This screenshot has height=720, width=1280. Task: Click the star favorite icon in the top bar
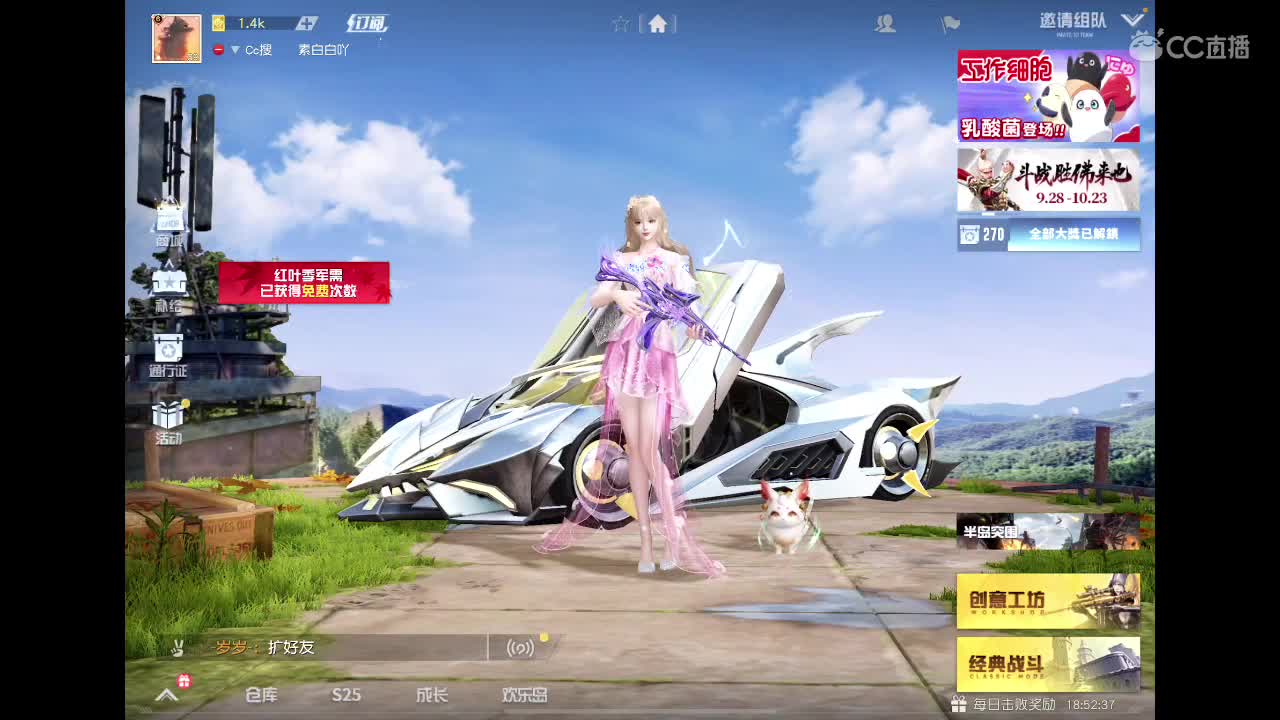pyautogui.click(x=622, y=24)
